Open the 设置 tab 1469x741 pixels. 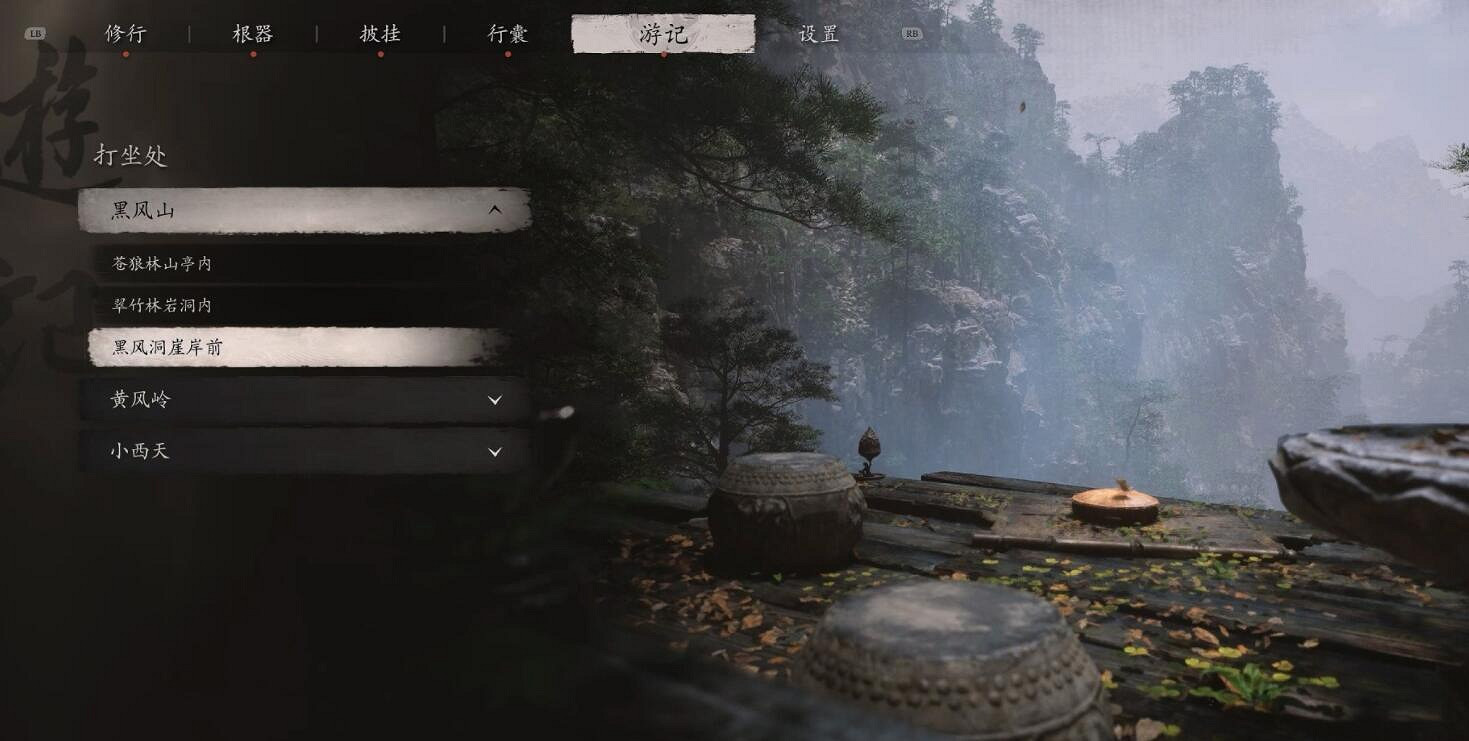pos(817,33)
